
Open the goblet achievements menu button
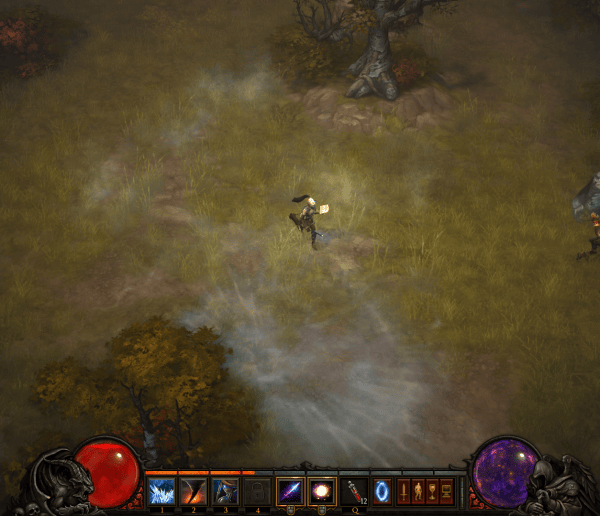tap(432, 491)
